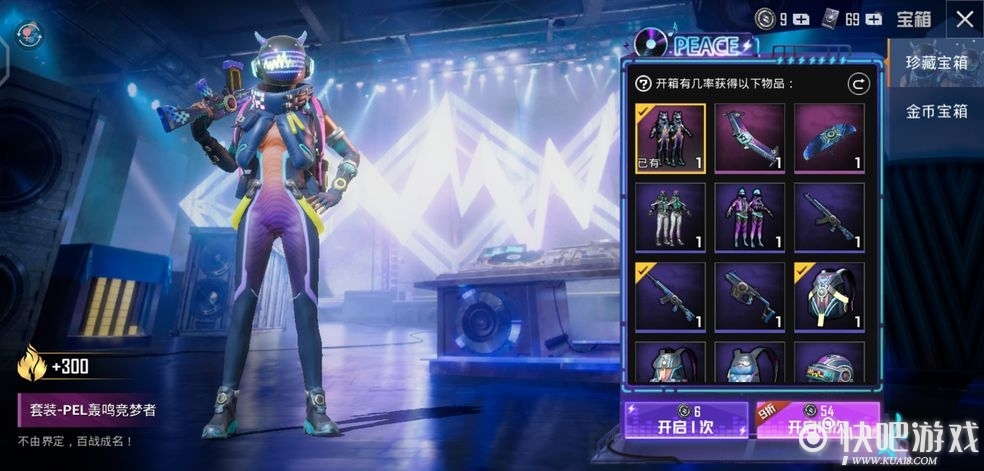Refresh the crate reward list

[857, 84]
